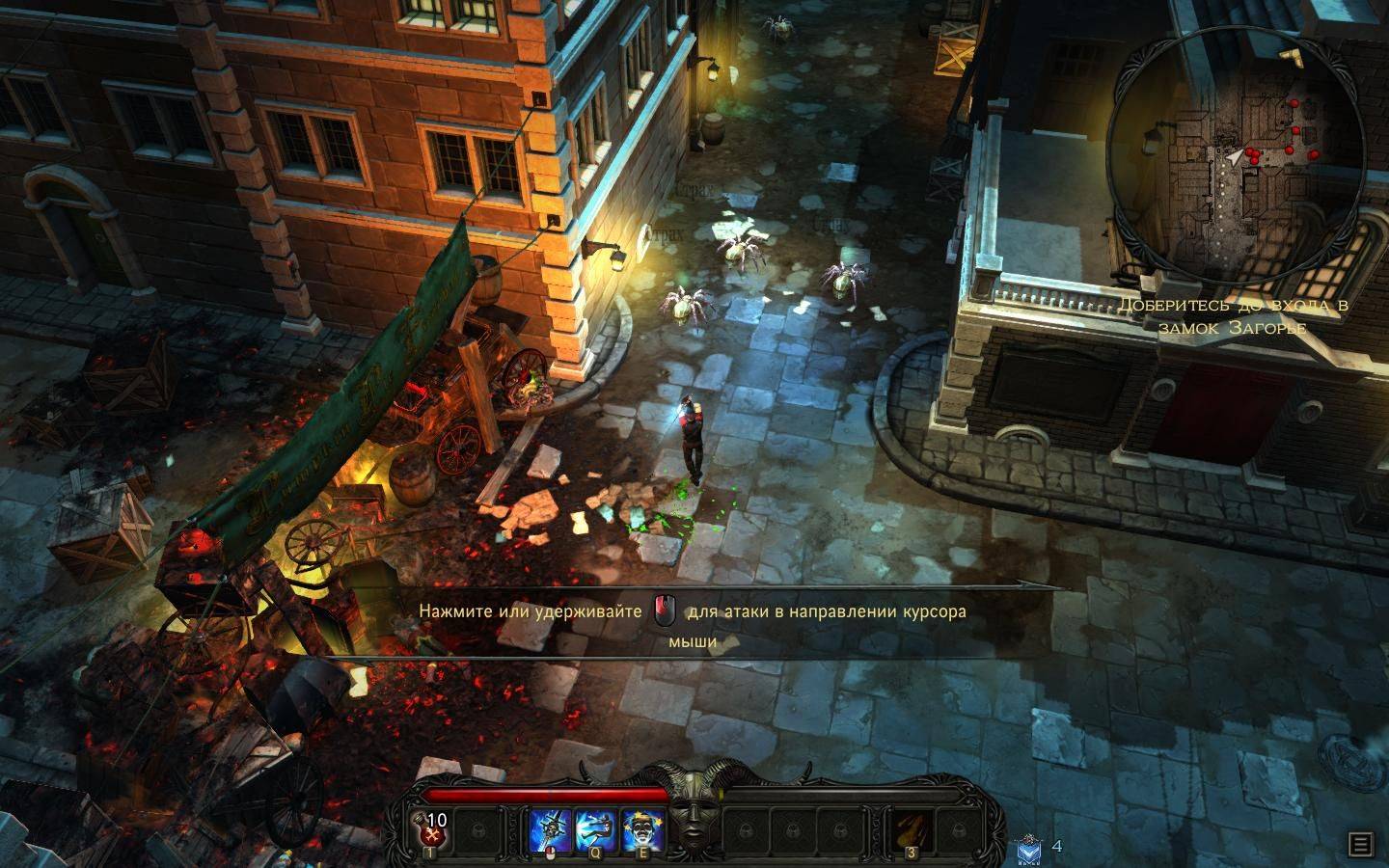Screen dimensions: 1389x868
Task: Open the blue rank badge icon
Action: [1029, 849]
